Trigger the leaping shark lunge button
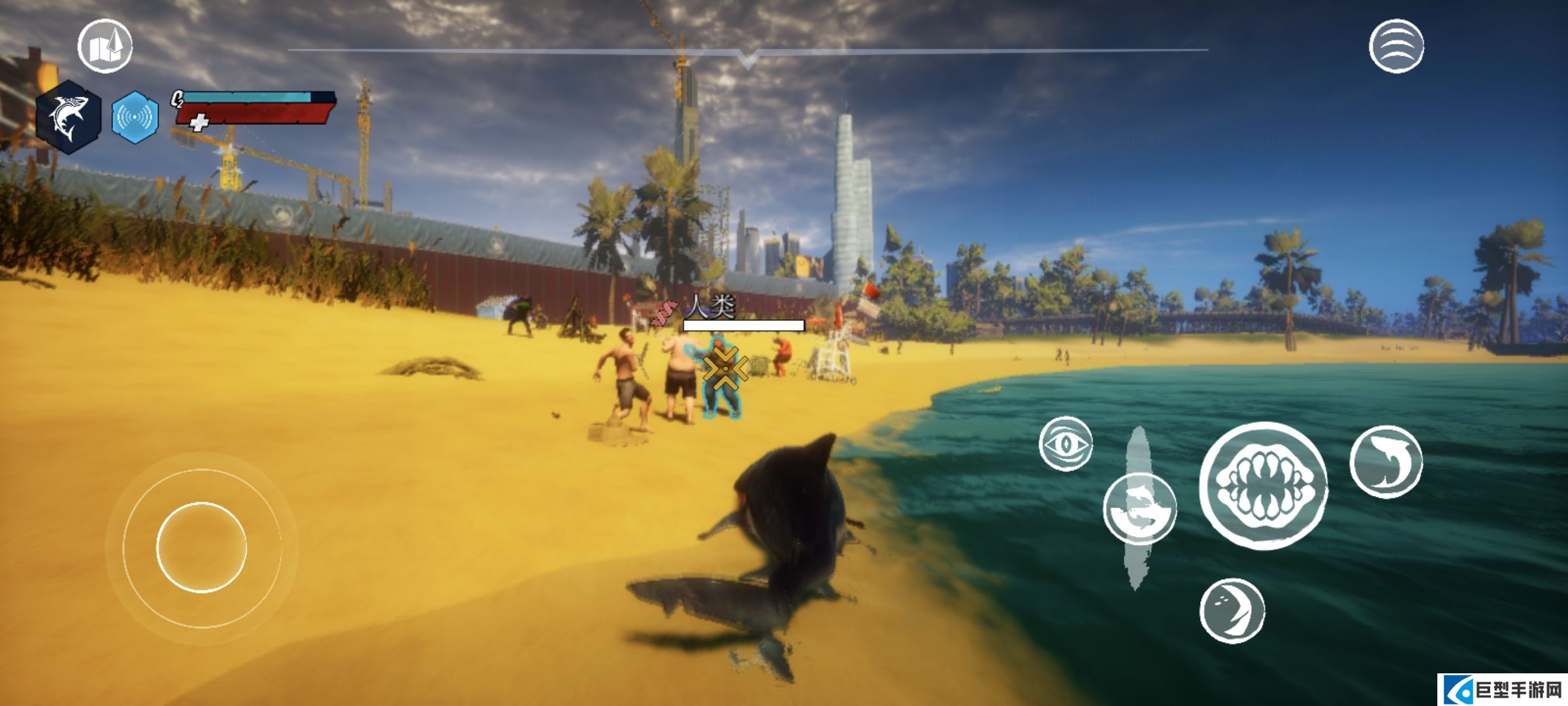 click(1386, 462)
